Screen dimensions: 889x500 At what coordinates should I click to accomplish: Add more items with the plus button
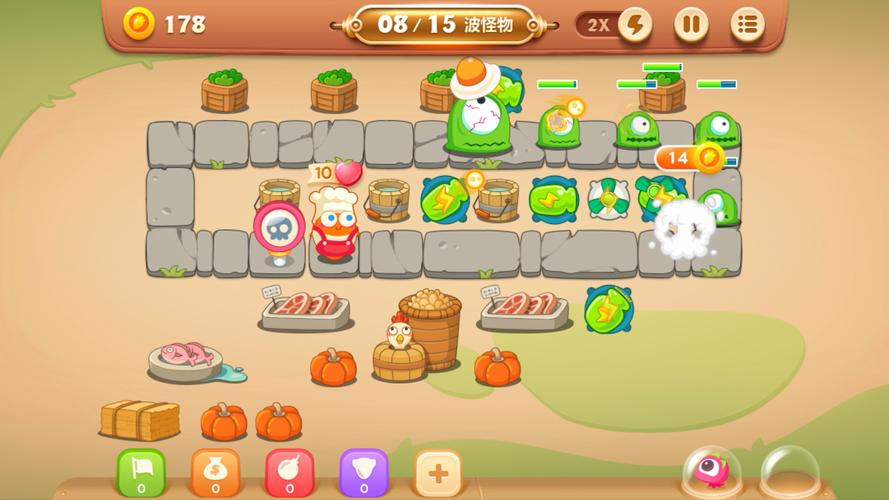pyautogui.click(x=438, y=472)
